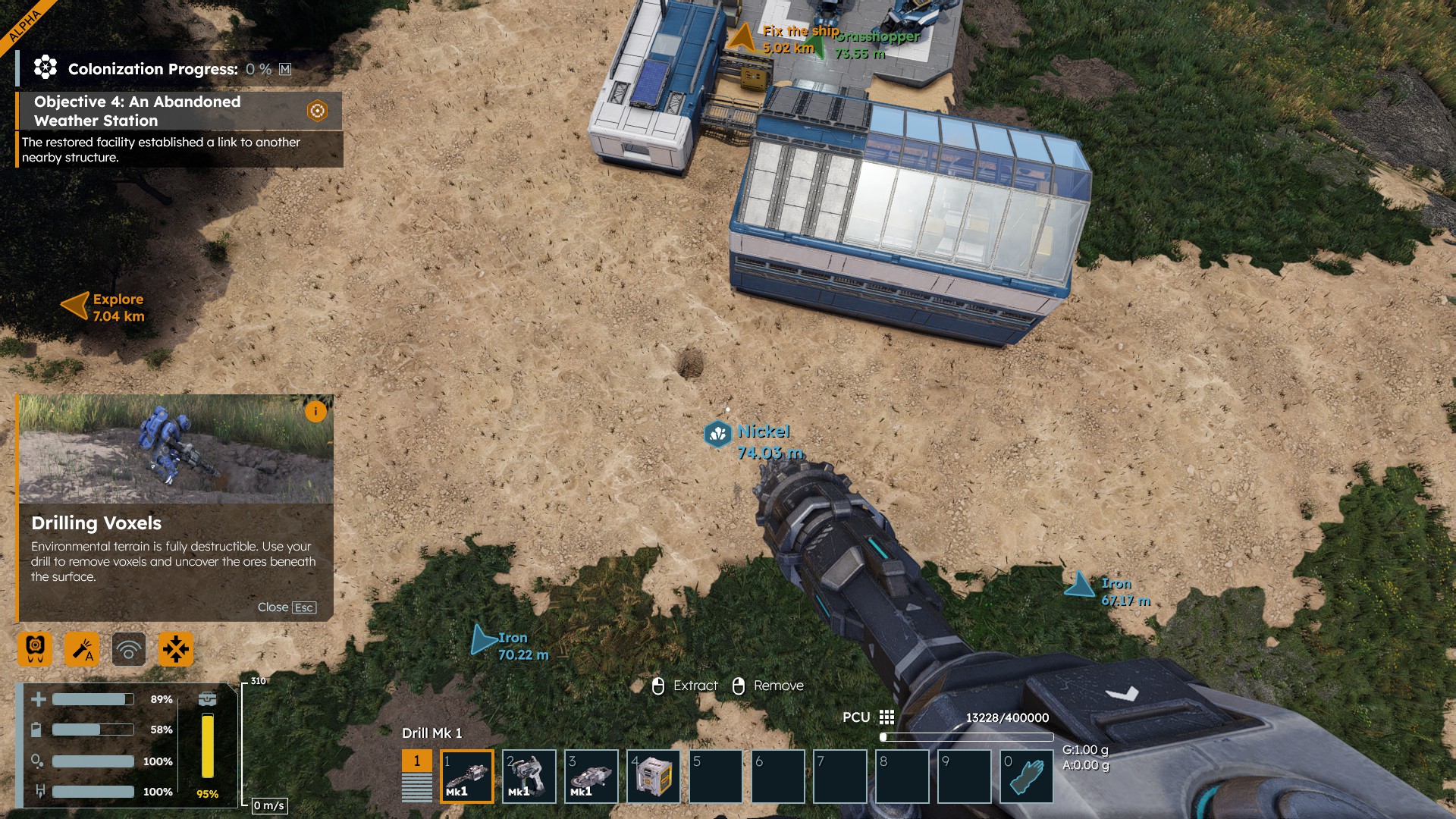
Task: Select the Drill Mk1 hotbar slot
Action: click(x=467, y=777)
